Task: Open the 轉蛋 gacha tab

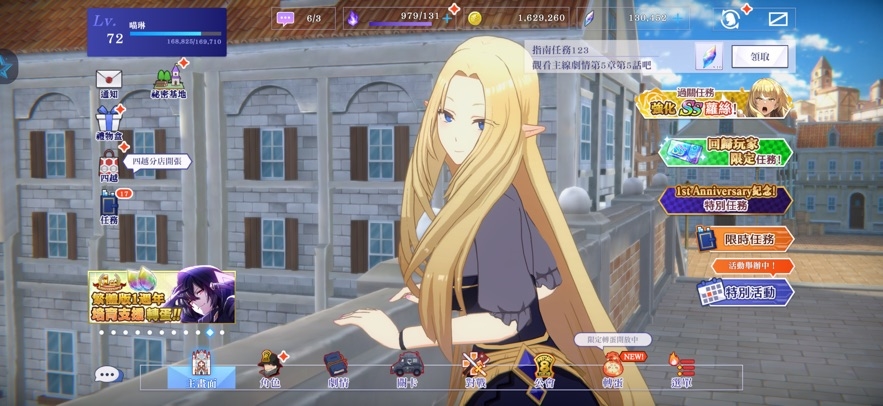Action: tap(611, 368)
